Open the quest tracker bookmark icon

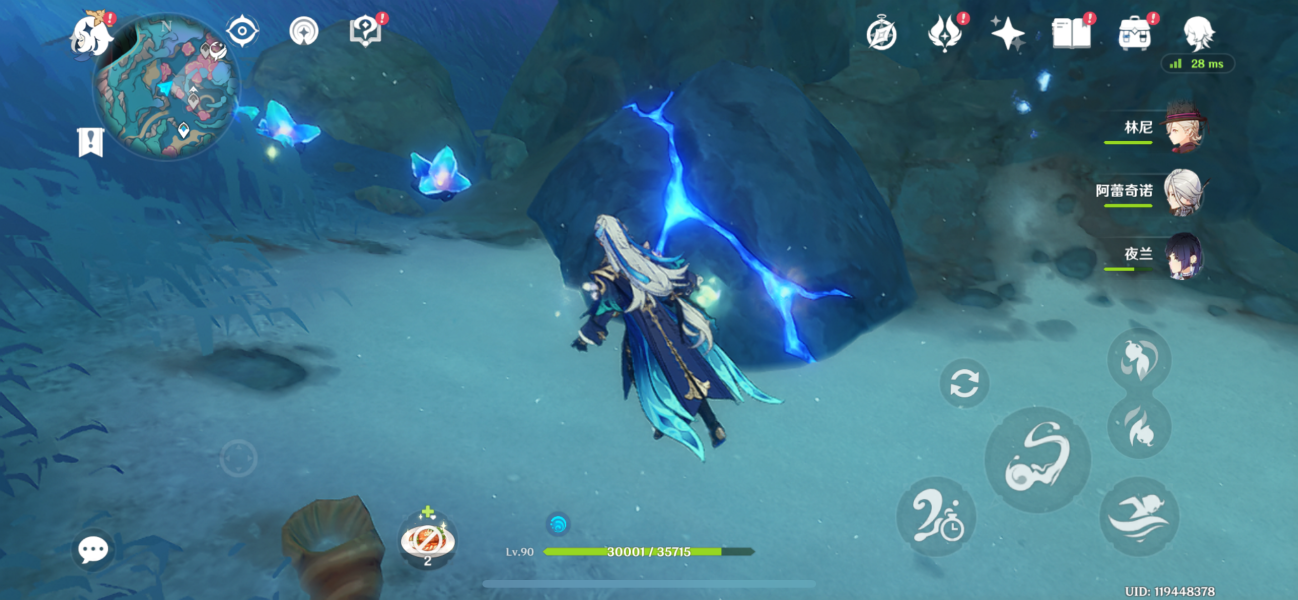pos(90,142)
